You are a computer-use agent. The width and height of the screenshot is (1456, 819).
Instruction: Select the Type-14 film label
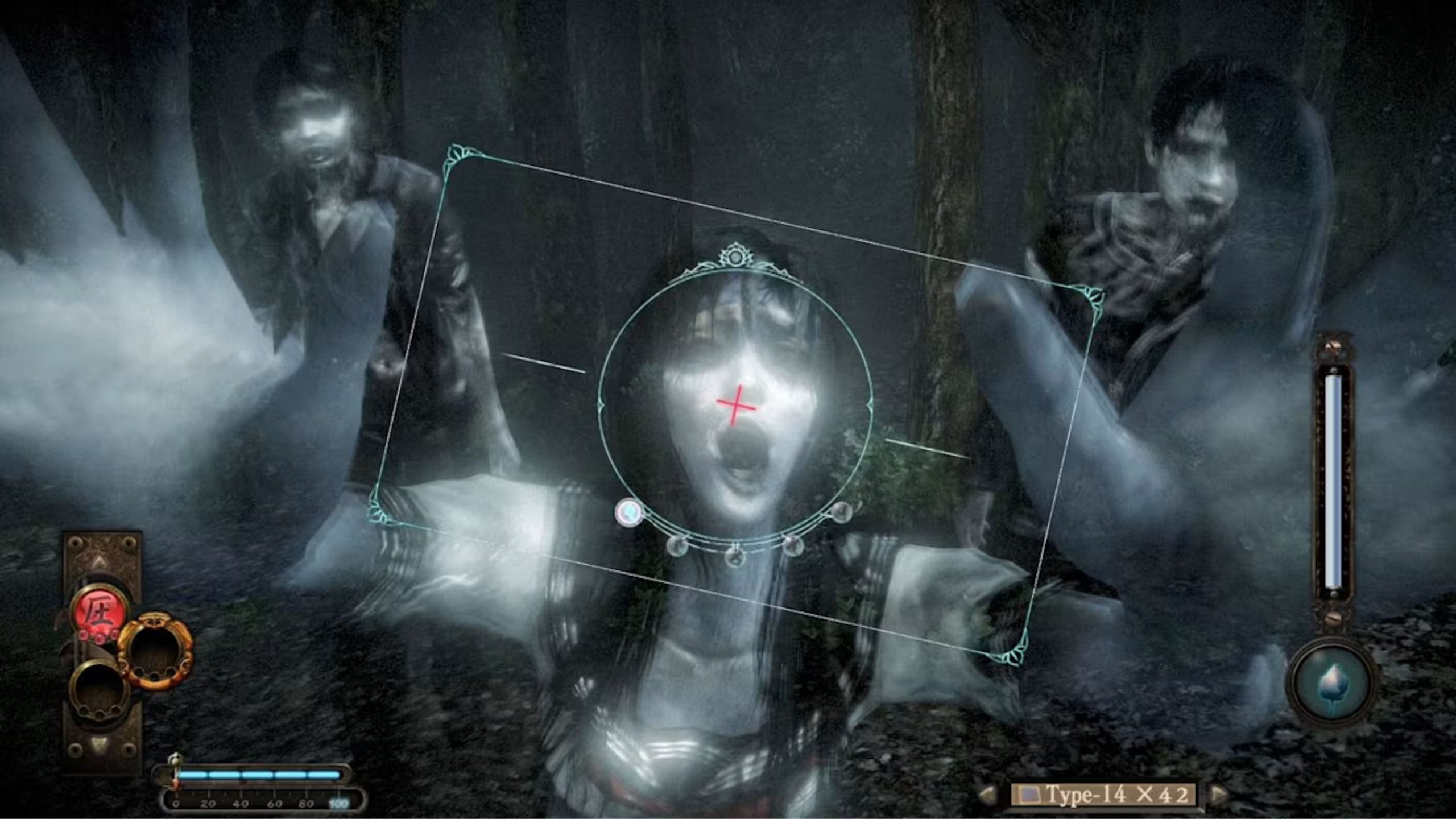point(1087,796)
